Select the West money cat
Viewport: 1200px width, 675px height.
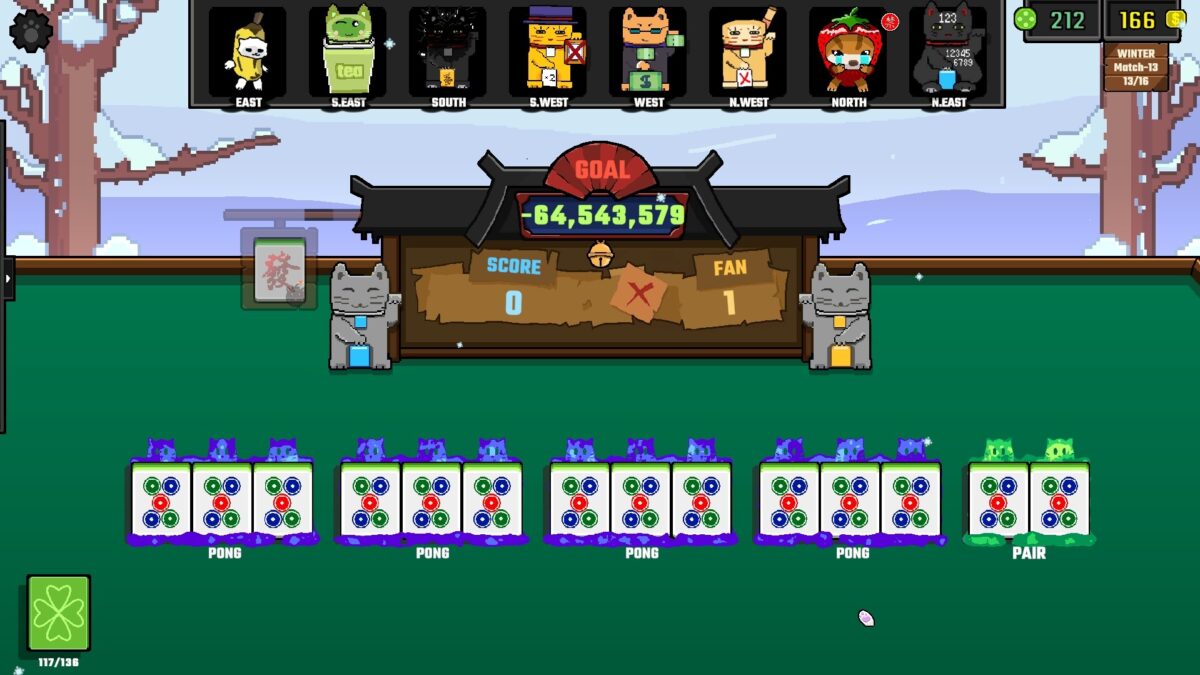[x=648, y=52]
